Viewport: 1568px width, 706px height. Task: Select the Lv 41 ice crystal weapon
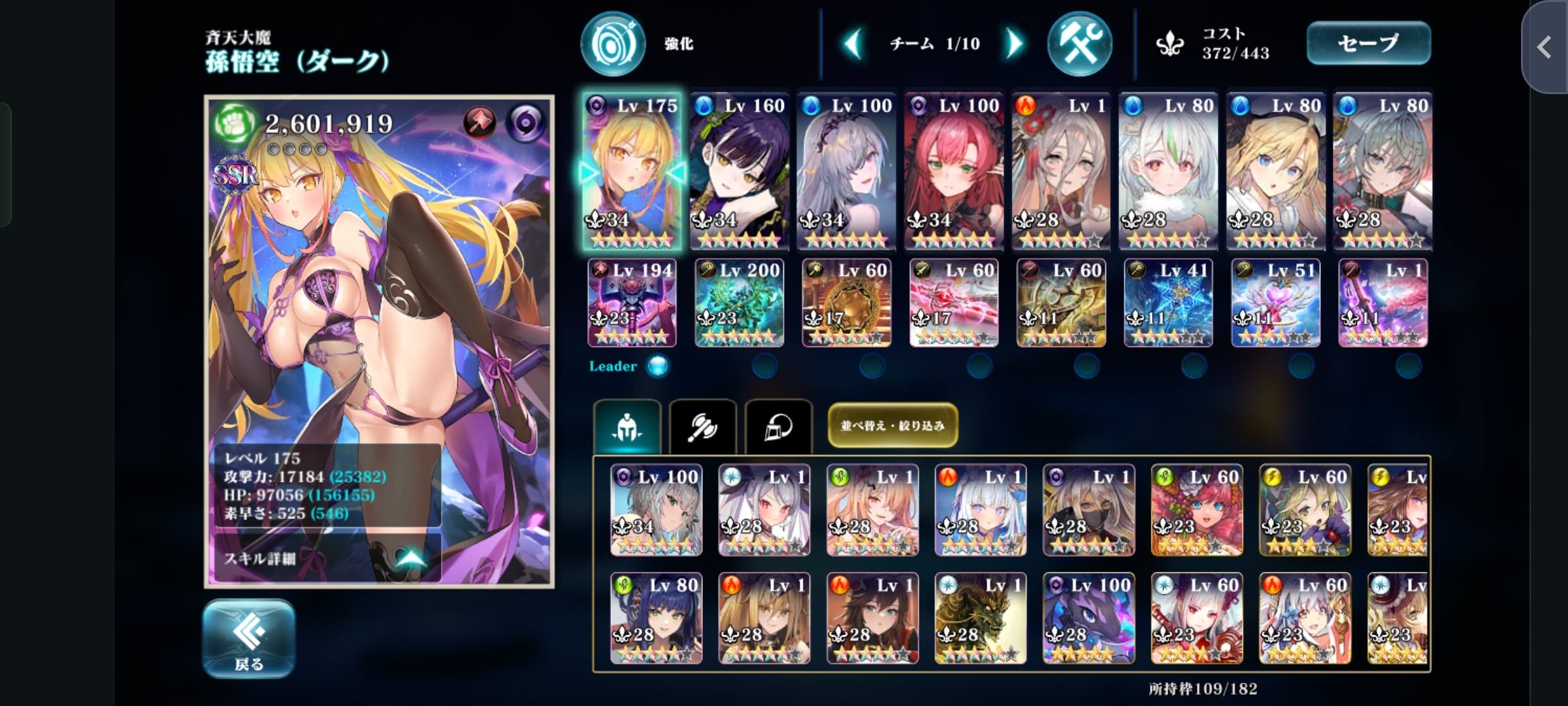(1168, 303)
